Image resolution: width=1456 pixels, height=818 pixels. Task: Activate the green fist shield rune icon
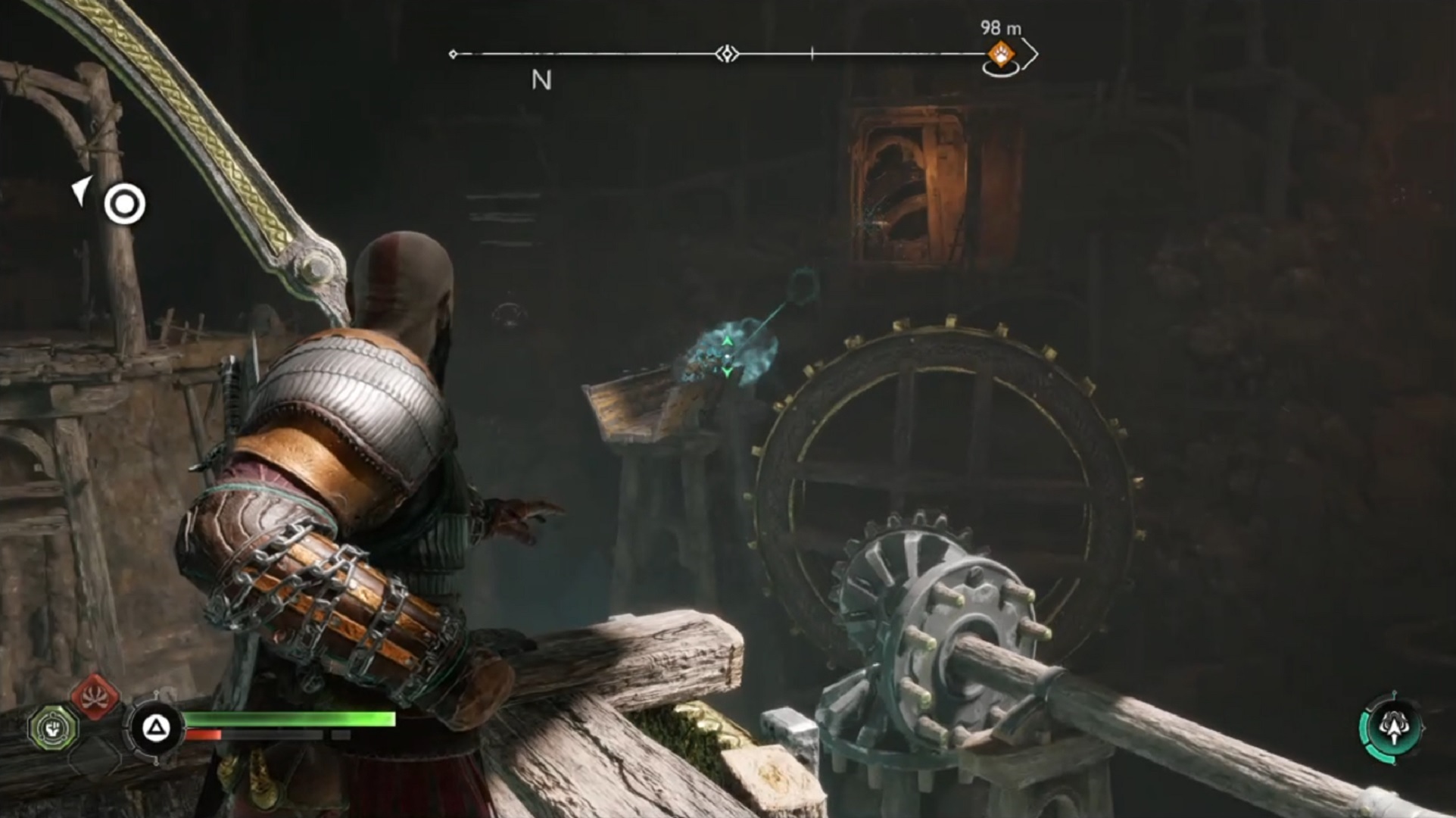pyautogui.click(x=53, y=728)
